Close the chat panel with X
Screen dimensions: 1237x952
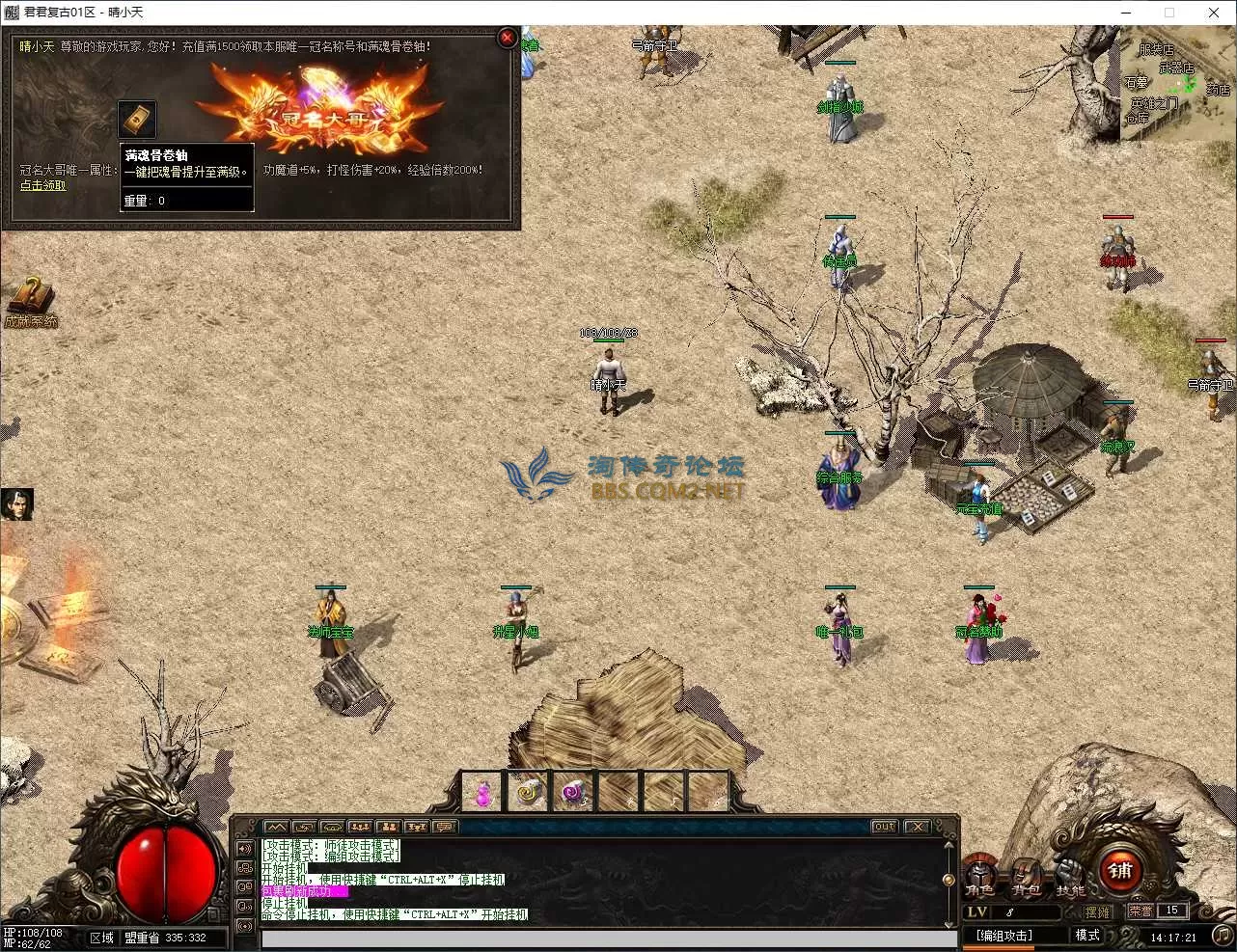(x=918, y=827)
